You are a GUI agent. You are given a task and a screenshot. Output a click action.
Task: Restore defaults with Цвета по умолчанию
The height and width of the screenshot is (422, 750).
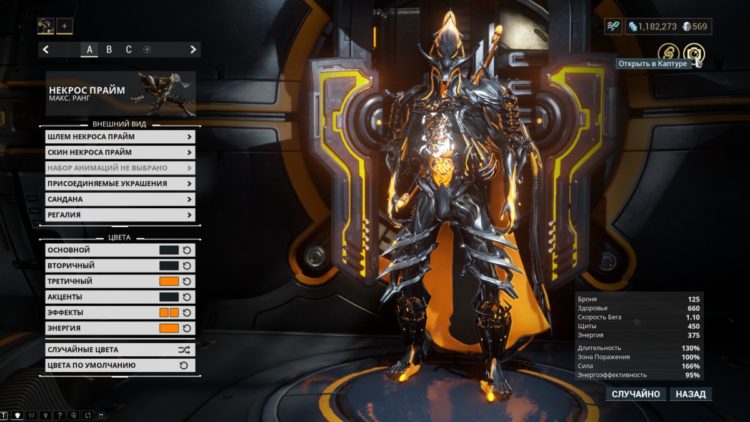[x=119, y=366]
